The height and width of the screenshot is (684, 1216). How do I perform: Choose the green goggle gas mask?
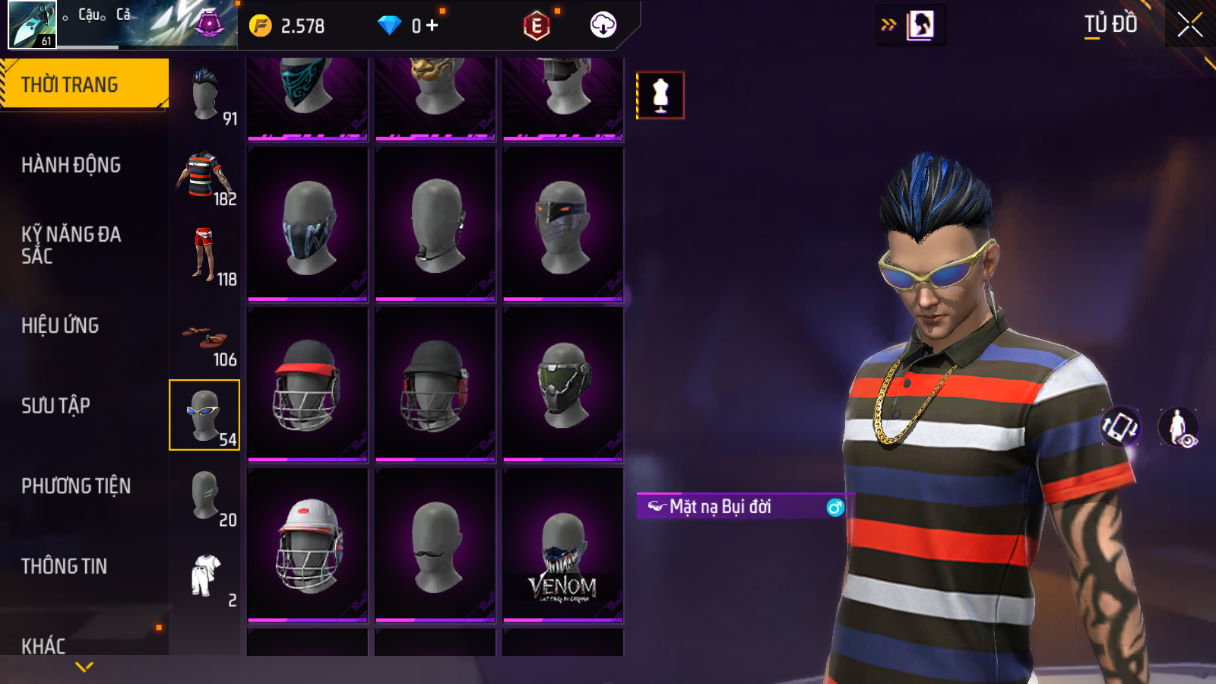click(563, 385)
